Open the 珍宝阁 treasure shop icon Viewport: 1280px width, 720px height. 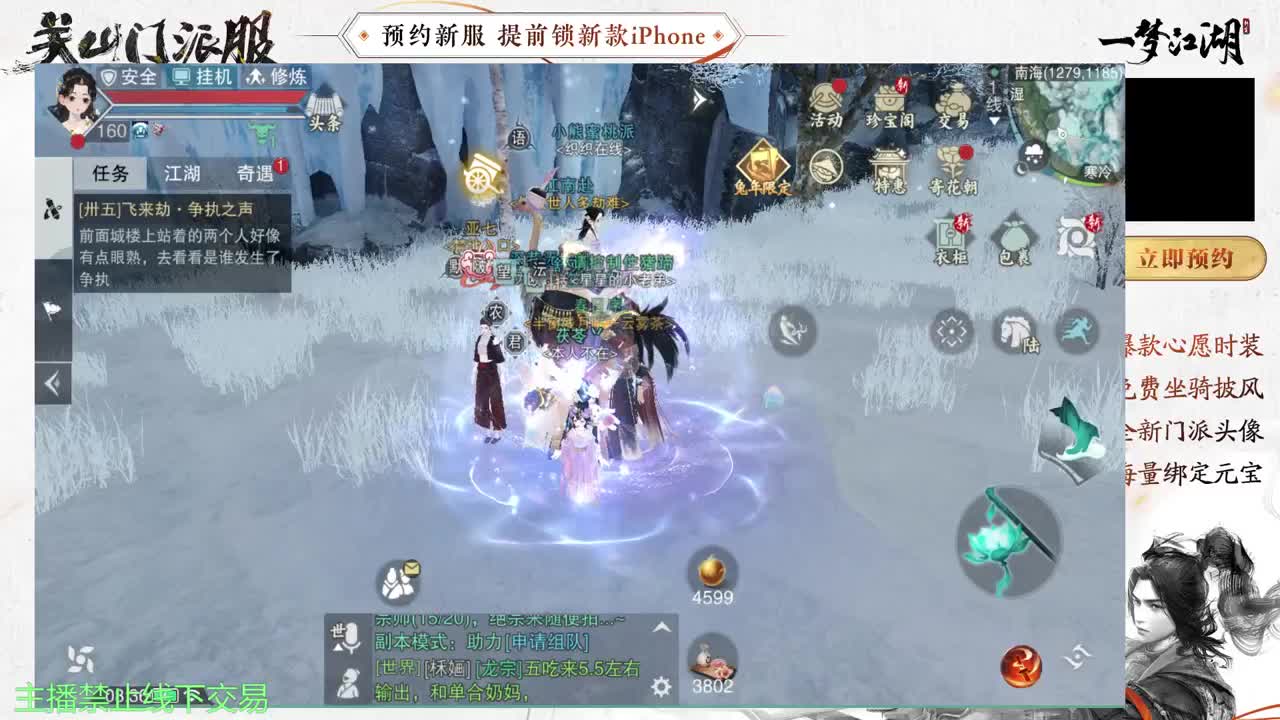pos(890,100)
